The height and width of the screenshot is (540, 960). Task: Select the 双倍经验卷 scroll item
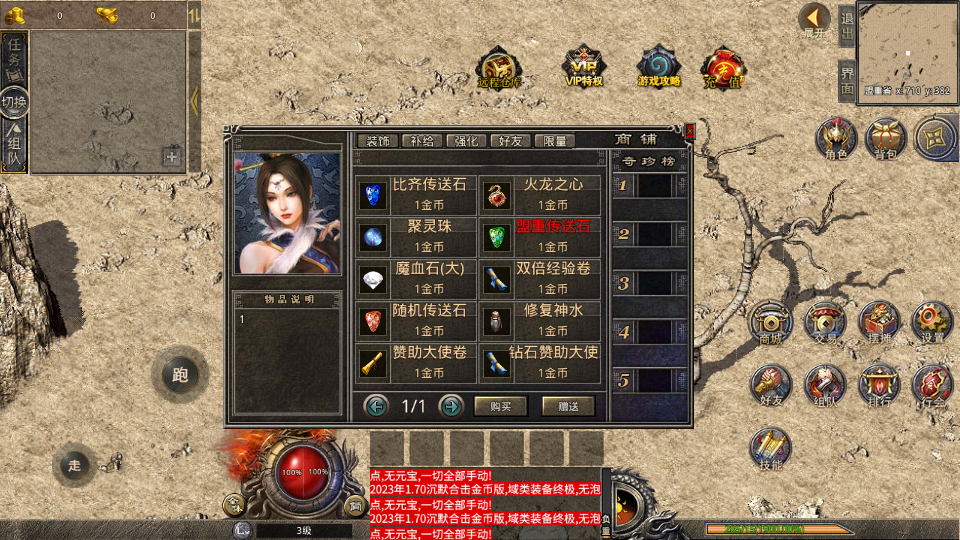[x=540, y=278]
